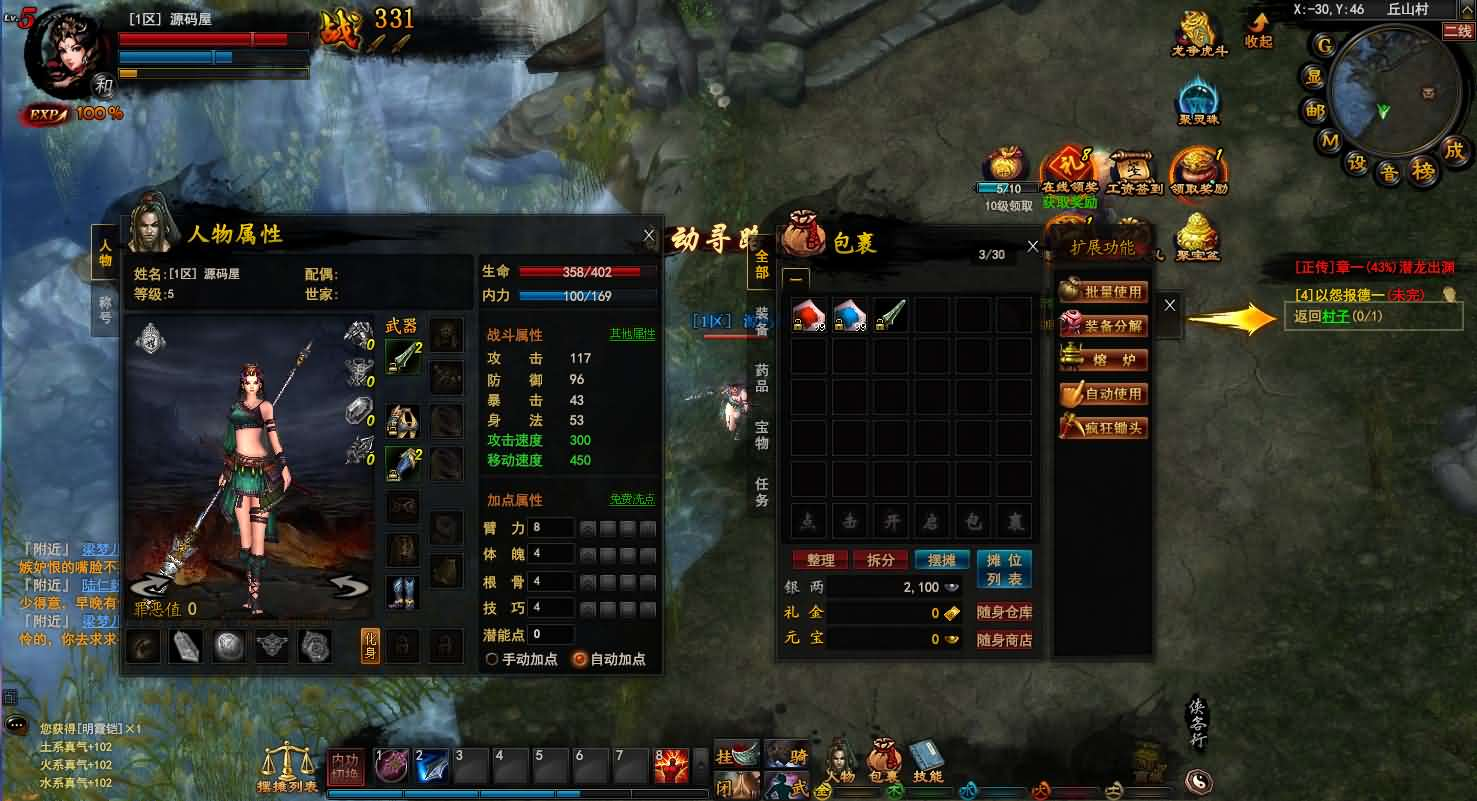Select the green sword in the bag
The width and height of the screenshot is (1477, 801).
click(890, 314)
